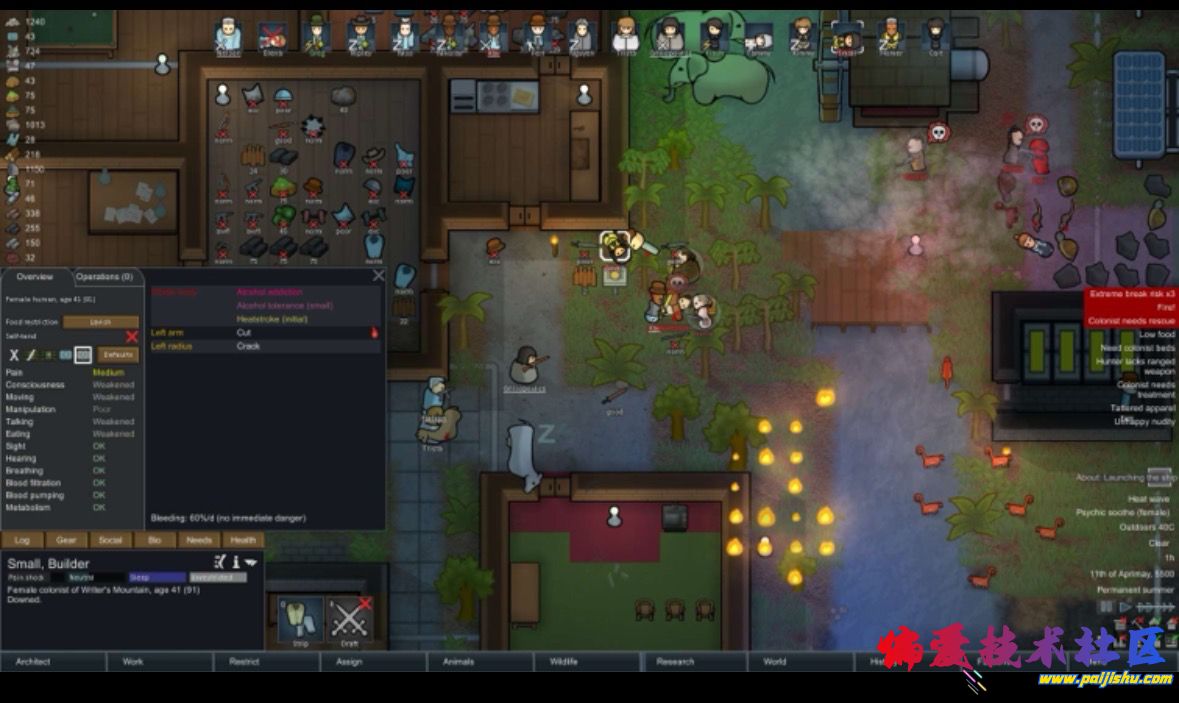1179x703 pixels.
Task: Change the Lavish food restriction
Action: [101, 322]
